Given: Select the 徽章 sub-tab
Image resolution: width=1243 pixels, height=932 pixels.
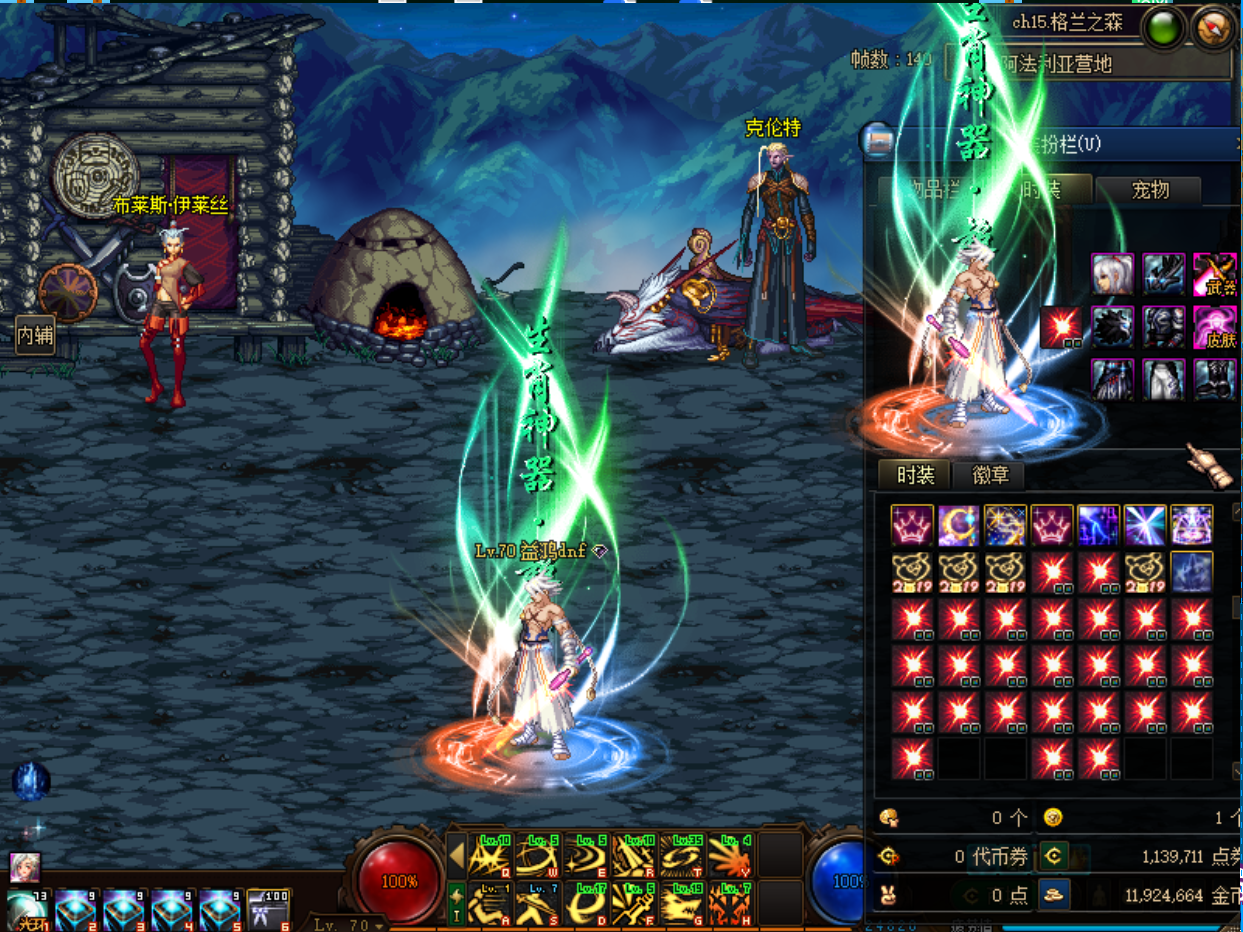Looking at the screenshot, I should coord(990,475).
